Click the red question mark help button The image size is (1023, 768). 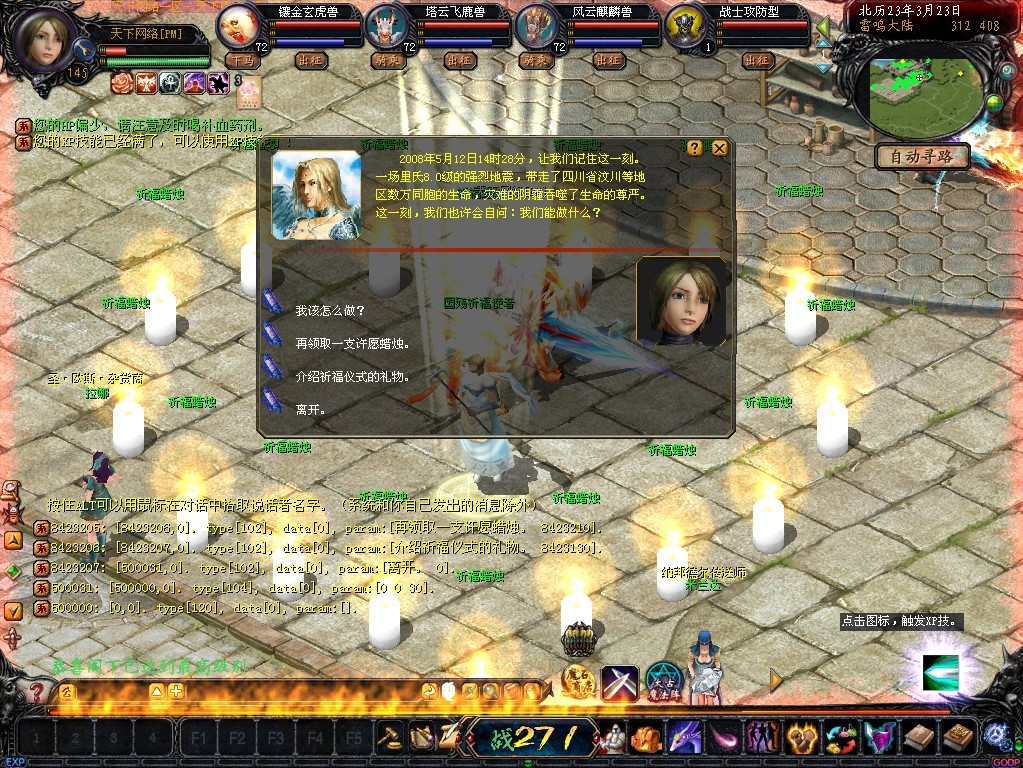37,691
